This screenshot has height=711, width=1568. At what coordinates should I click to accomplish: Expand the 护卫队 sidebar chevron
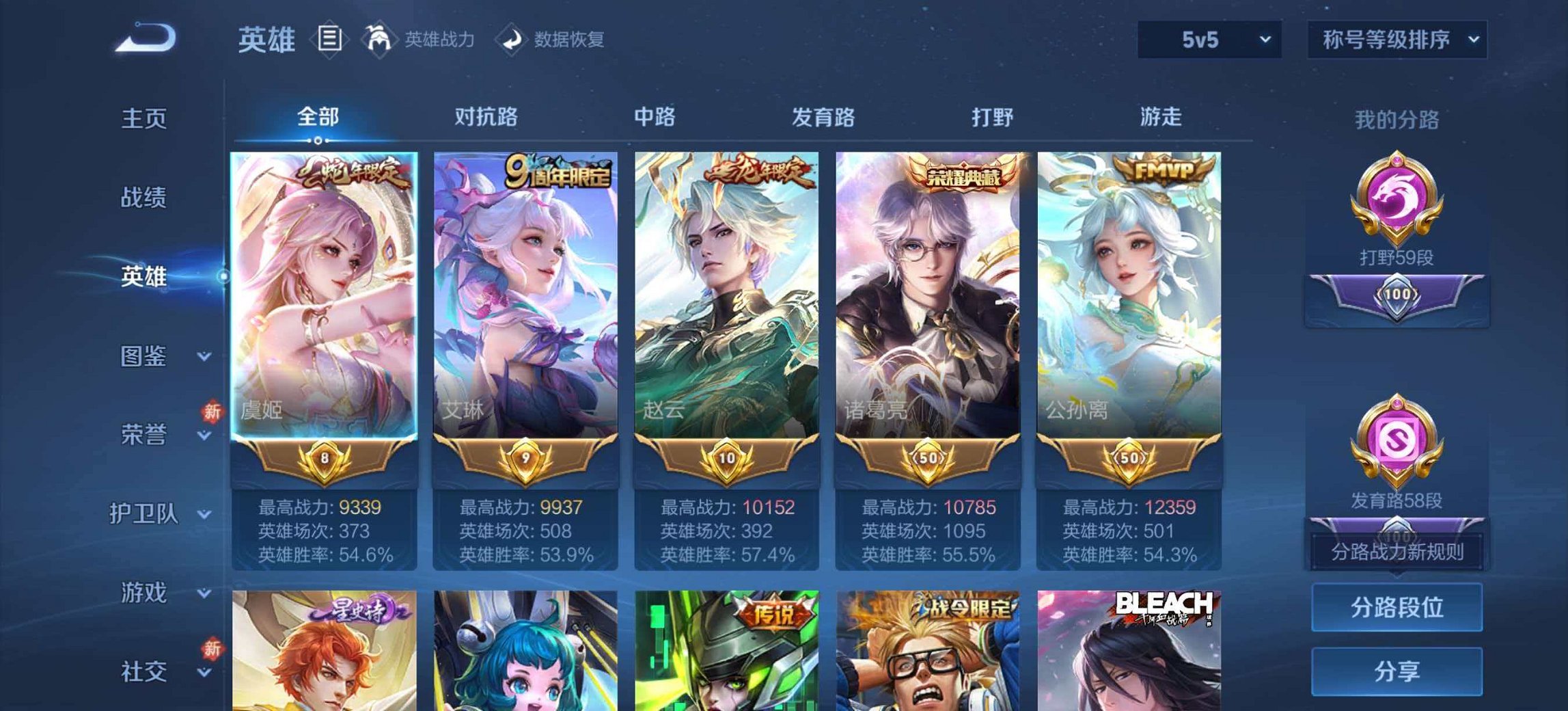coord(202,515)
